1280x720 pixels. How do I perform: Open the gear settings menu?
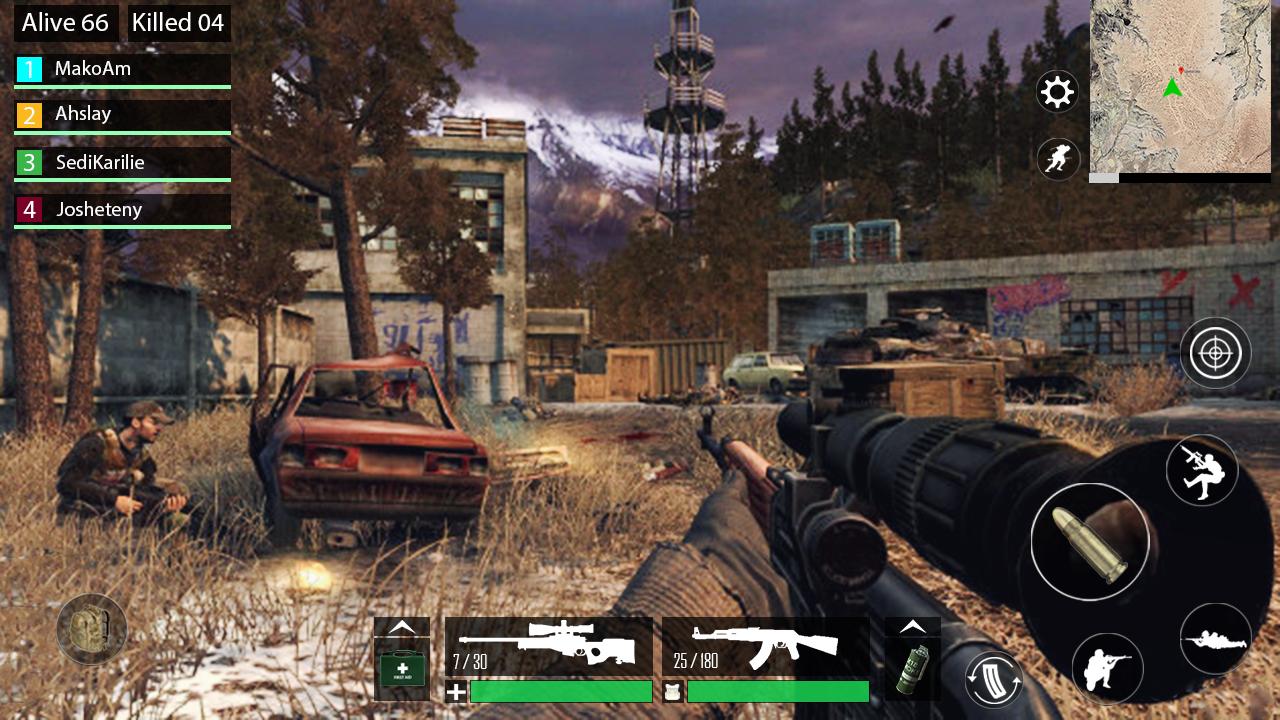coord(1057,92)
